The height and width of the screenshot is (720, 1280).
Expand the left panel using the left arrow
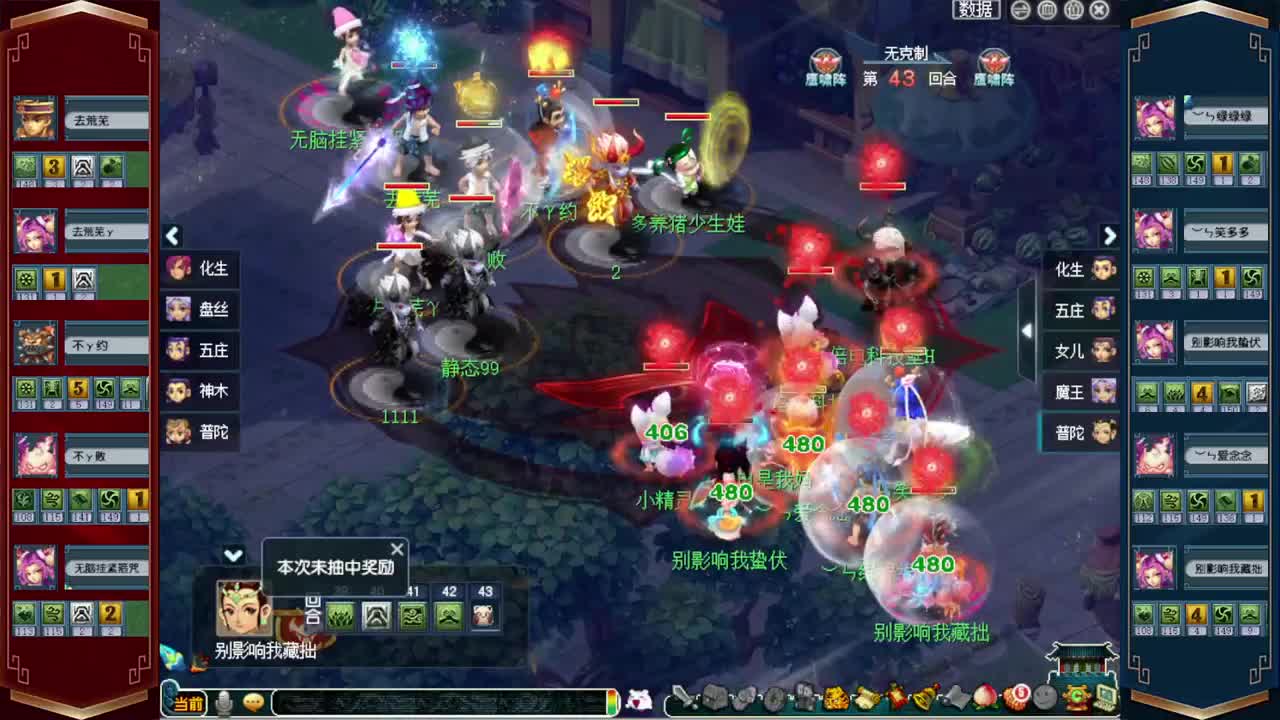[x=172, y=237]
